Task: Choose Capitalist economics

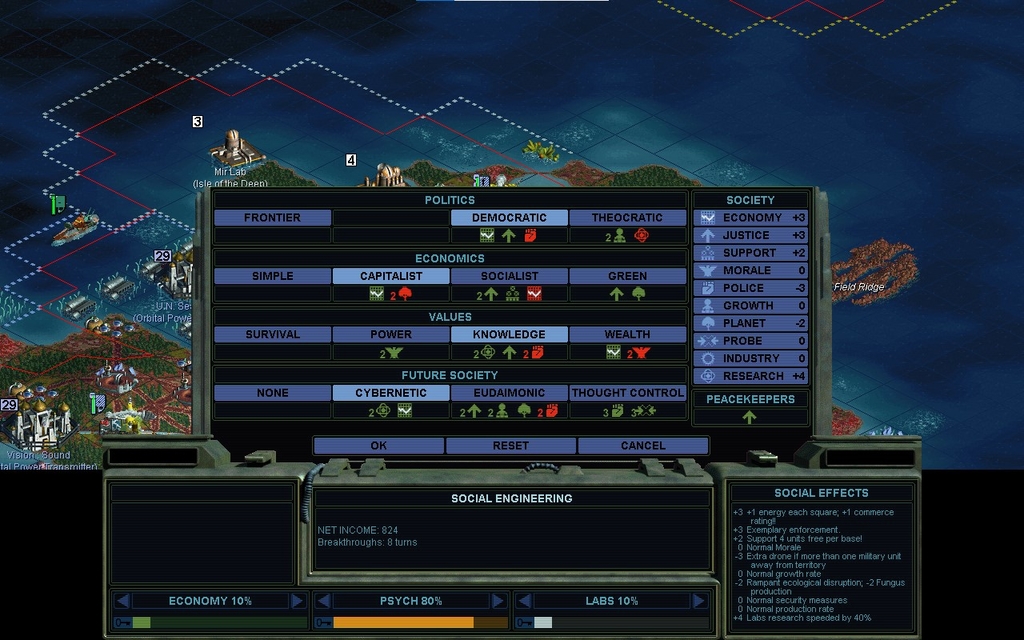Action: pos(391,276)
